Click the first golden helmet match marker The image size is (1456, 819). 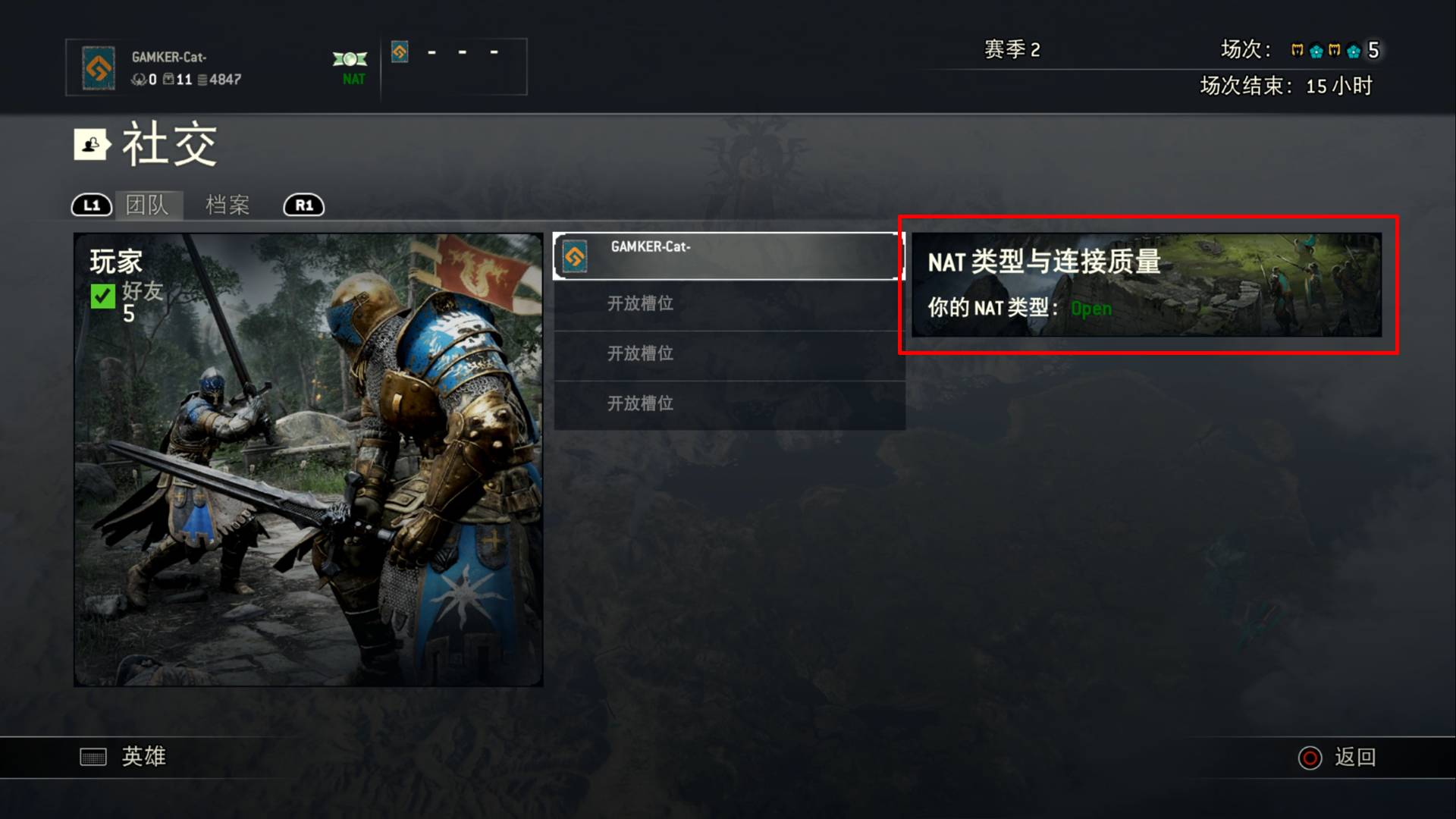tap(1297, 50)
